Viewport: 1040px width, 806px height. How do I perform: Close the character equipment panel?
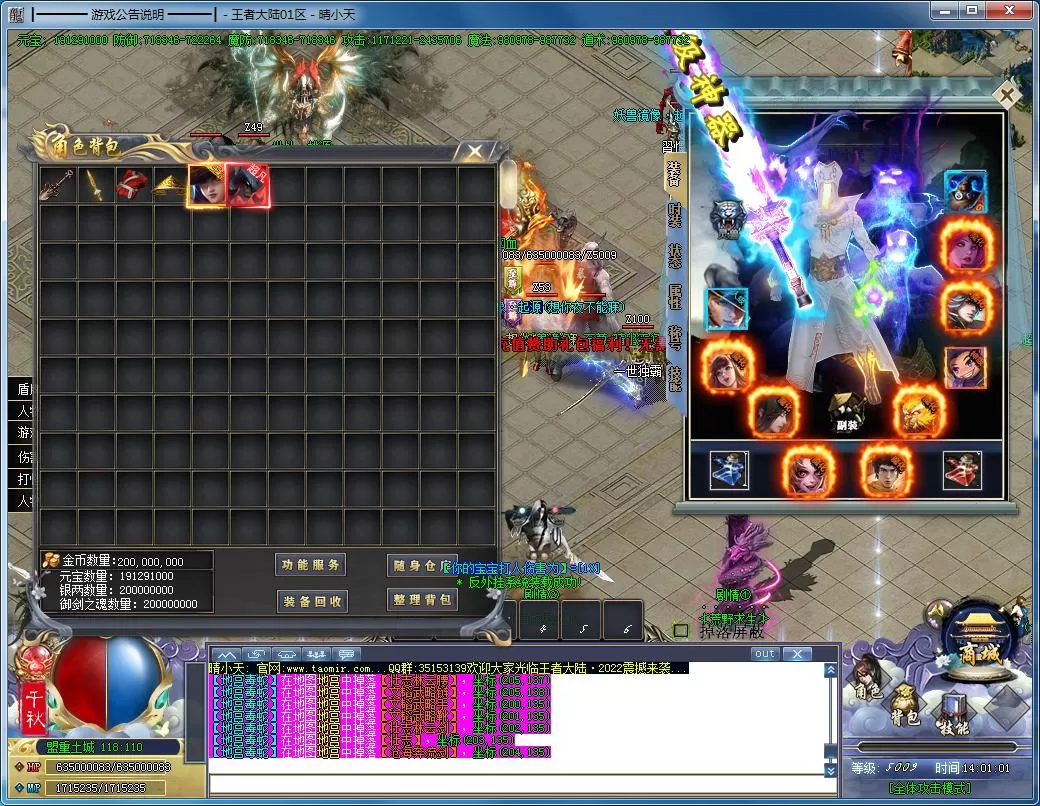[x=1008, y=95]
